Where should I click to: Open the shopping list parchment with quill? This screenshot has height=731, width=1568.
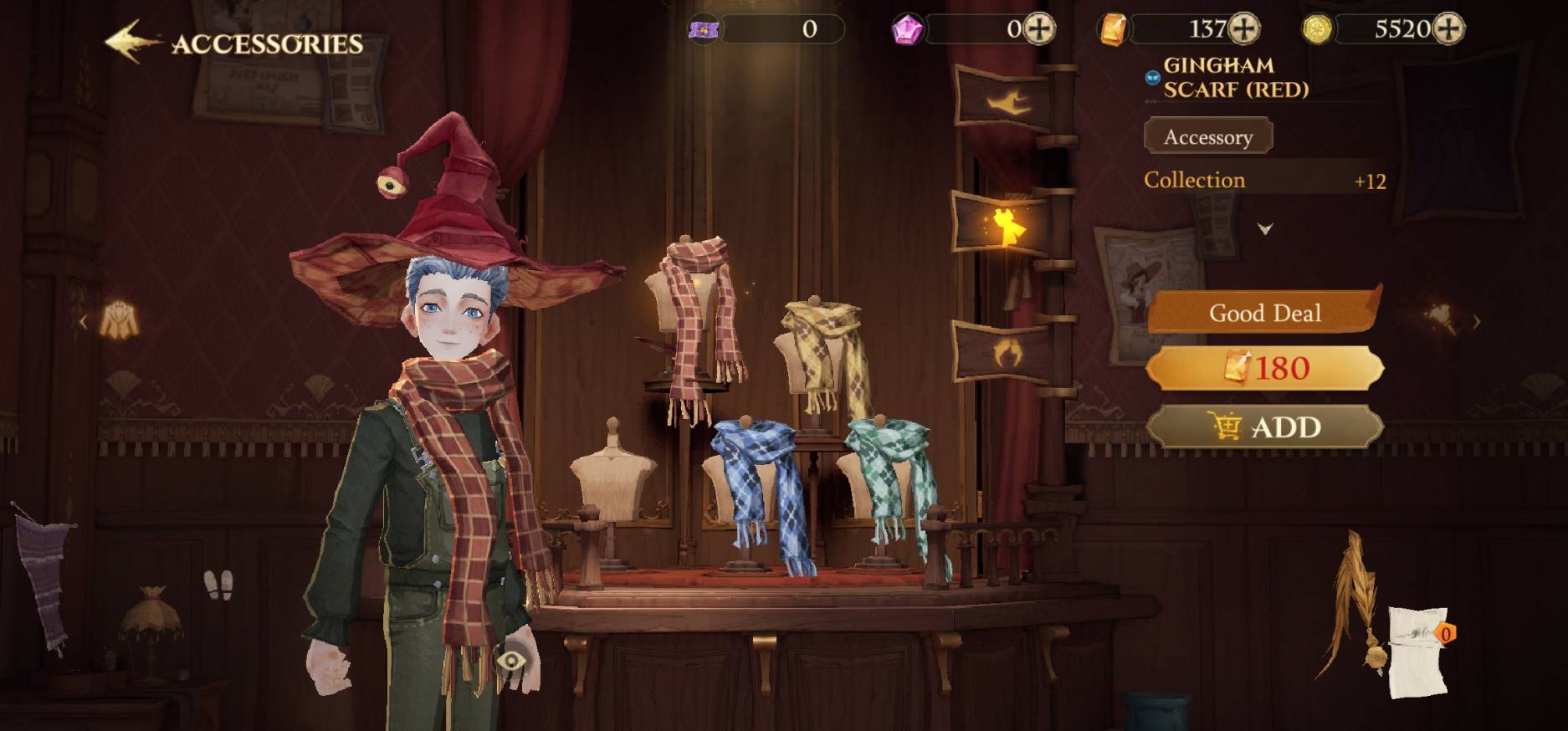click(x=1414, y=648)
